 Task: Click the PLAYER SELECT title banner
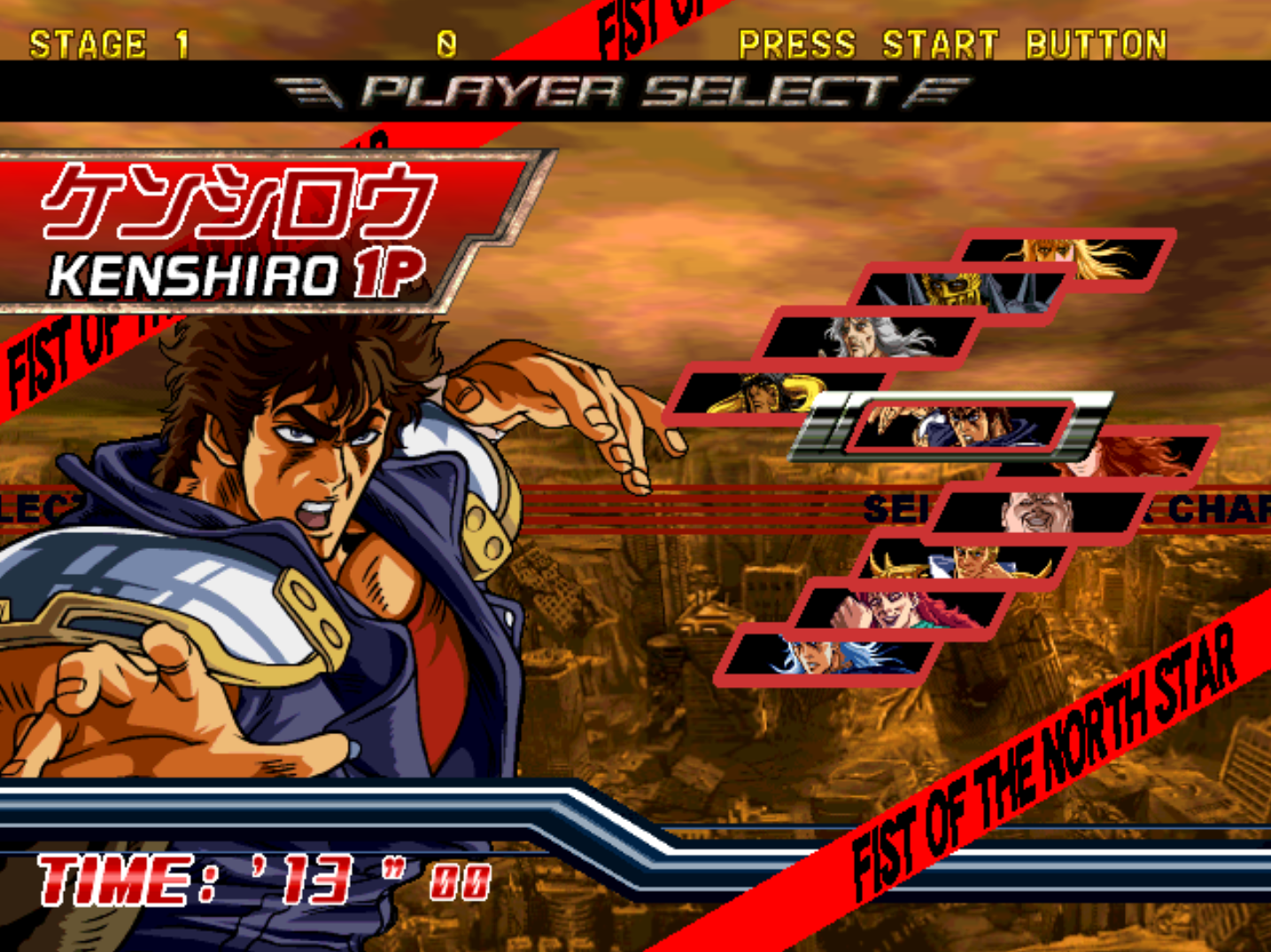pyautogui.click(x=620, y=89)
